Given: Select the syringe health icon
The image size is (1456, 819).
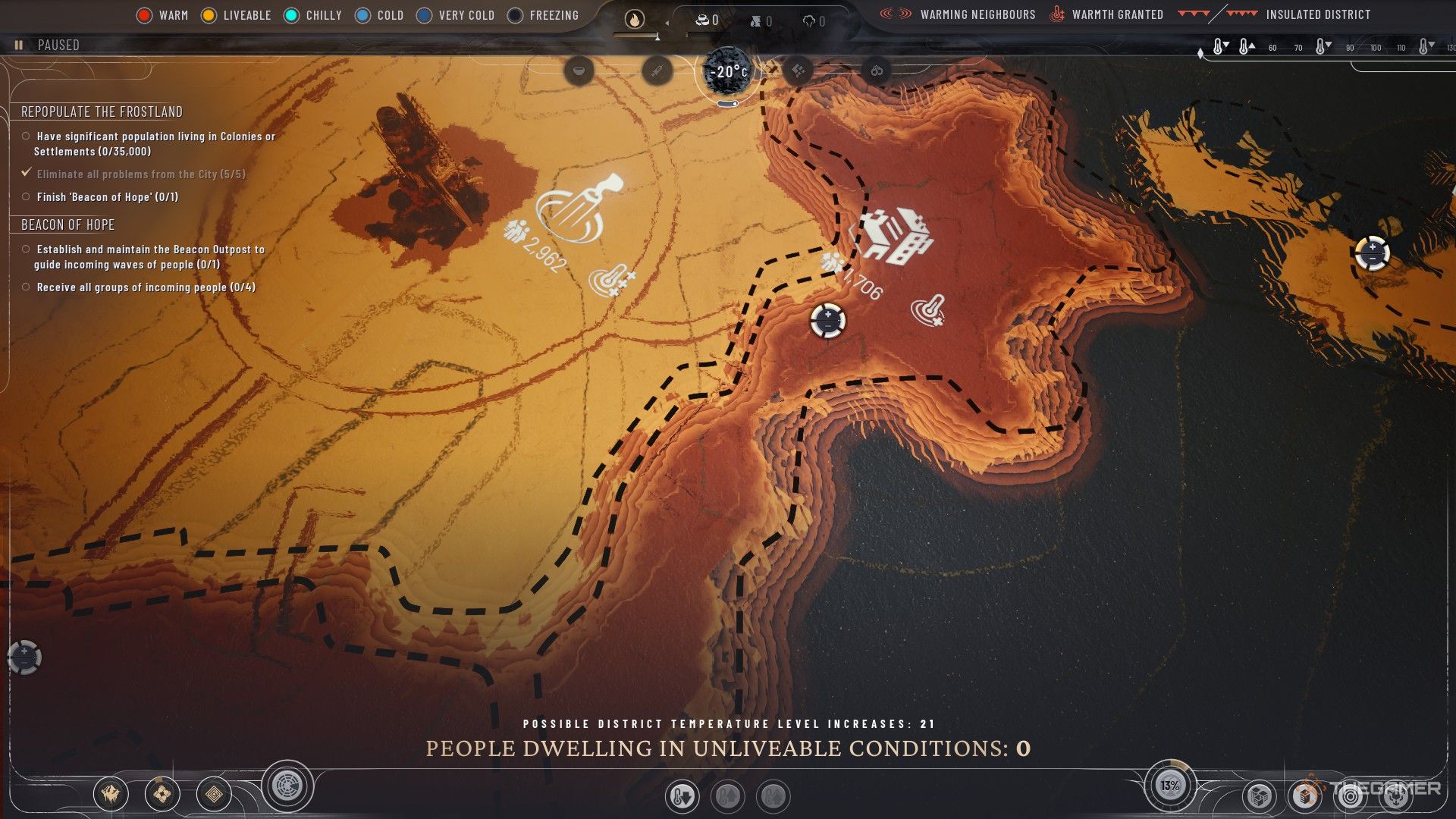Looking at the screenshot, I should point(657,71).
